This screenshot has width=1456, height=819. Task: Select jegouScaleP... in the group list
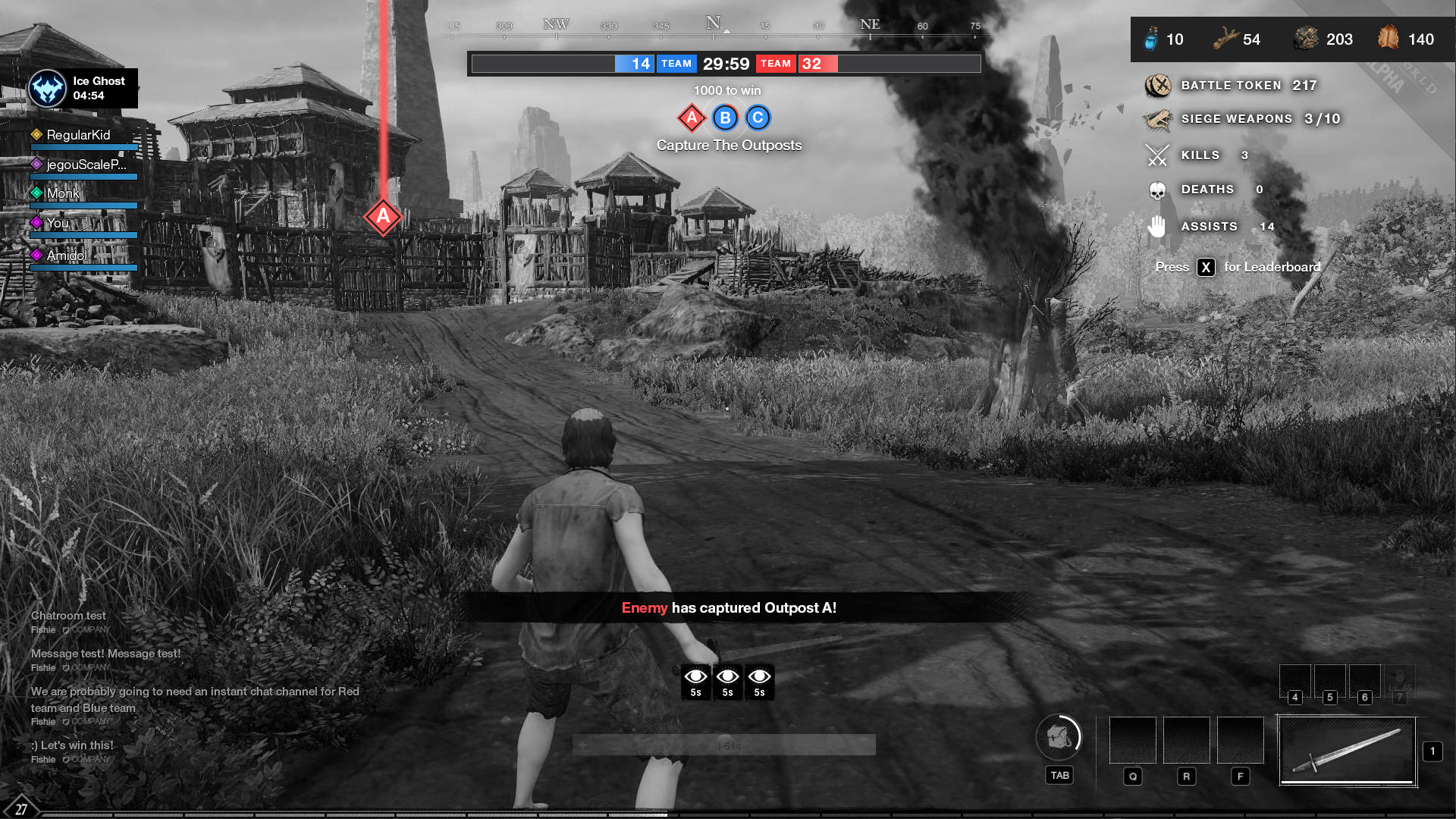pos(86,165)
